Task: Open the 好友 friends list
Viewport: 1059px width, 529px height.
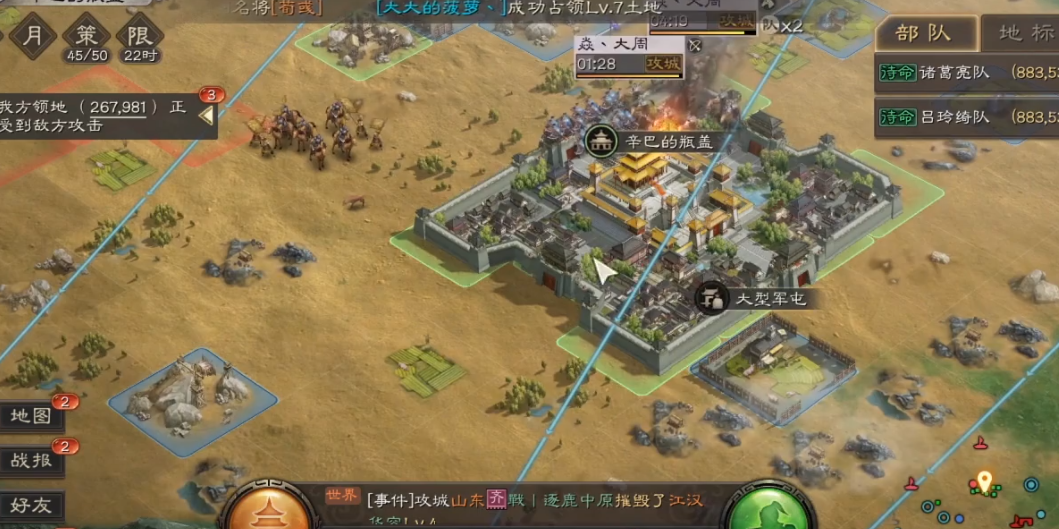Action: (x=32, y=505)
